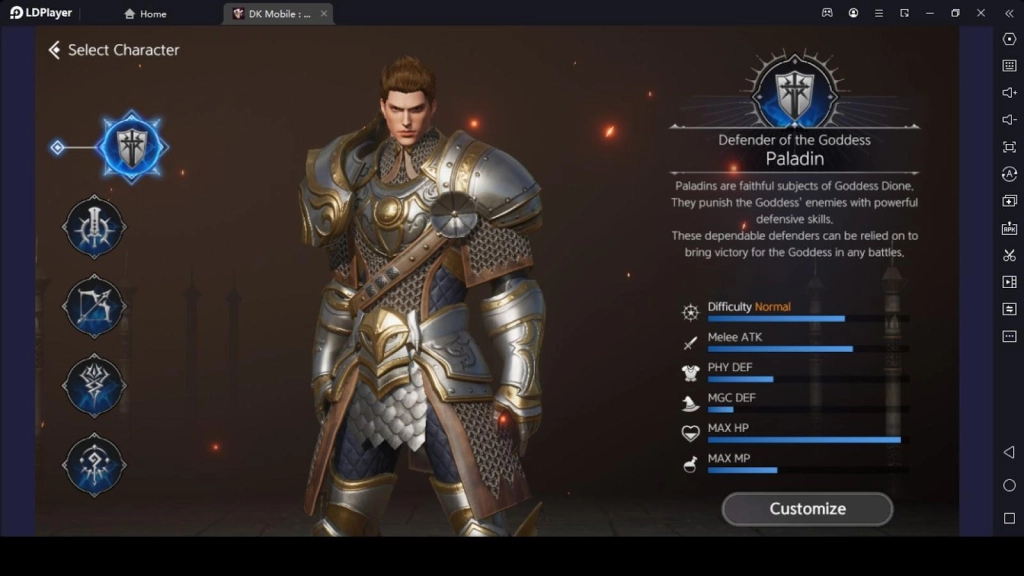This screenshot has height=576, width=1024.
Task: Go back from Select Character screen
Action: pos(54,50)
